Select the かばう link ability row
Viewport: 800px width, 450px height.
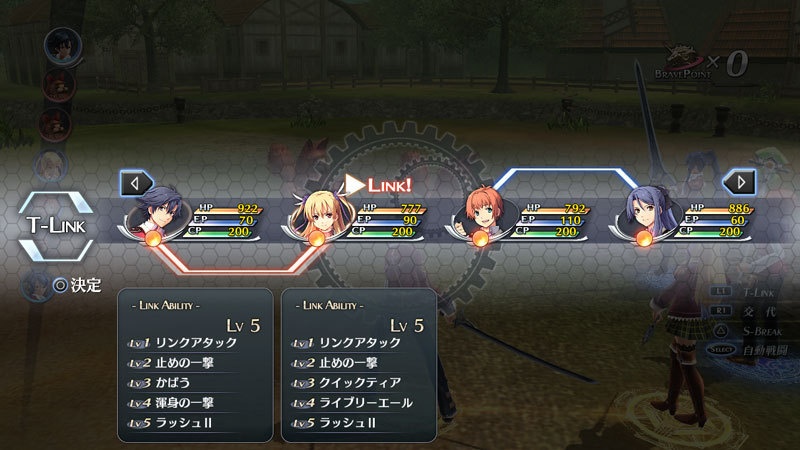tap(196, 384)
